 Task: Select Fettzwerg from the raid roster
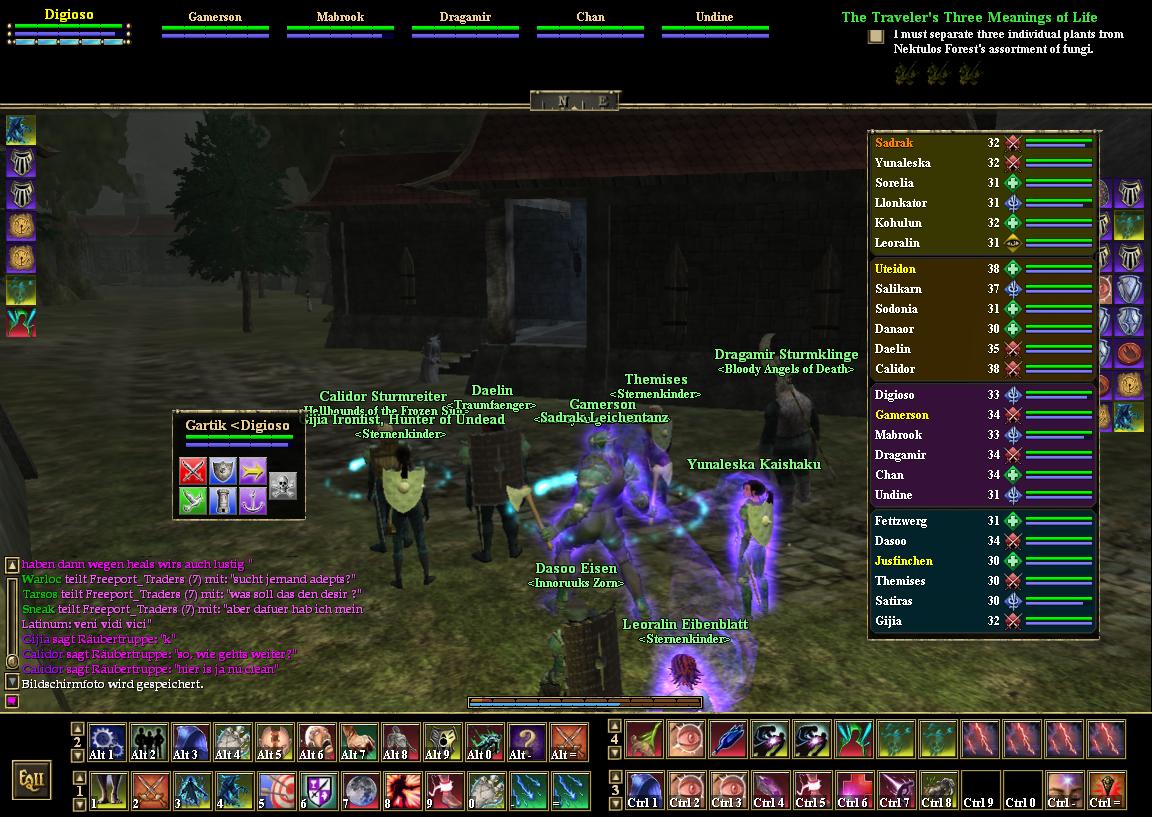(x=900, y=521)
